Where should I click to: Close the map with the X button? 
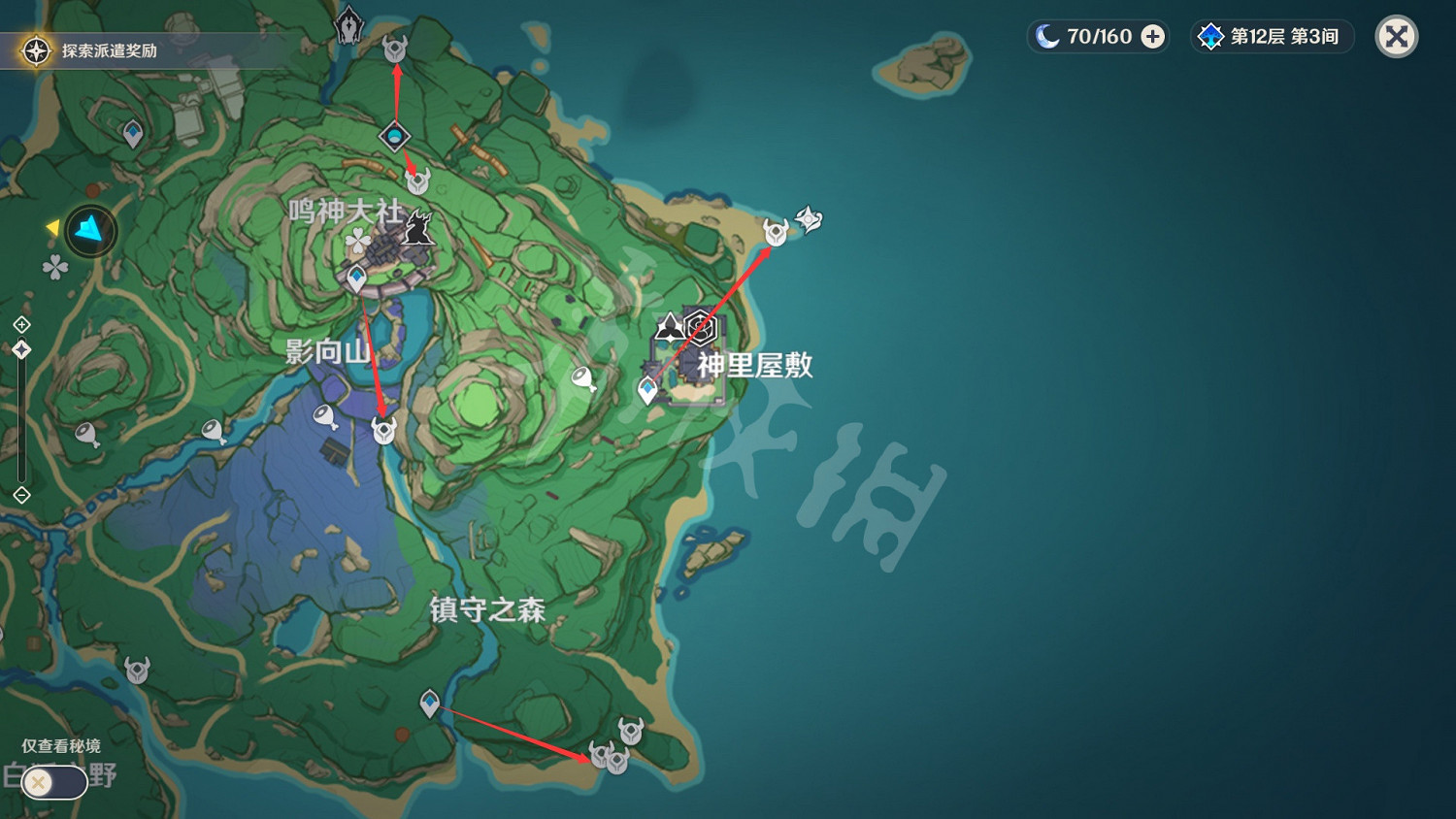1395,36
